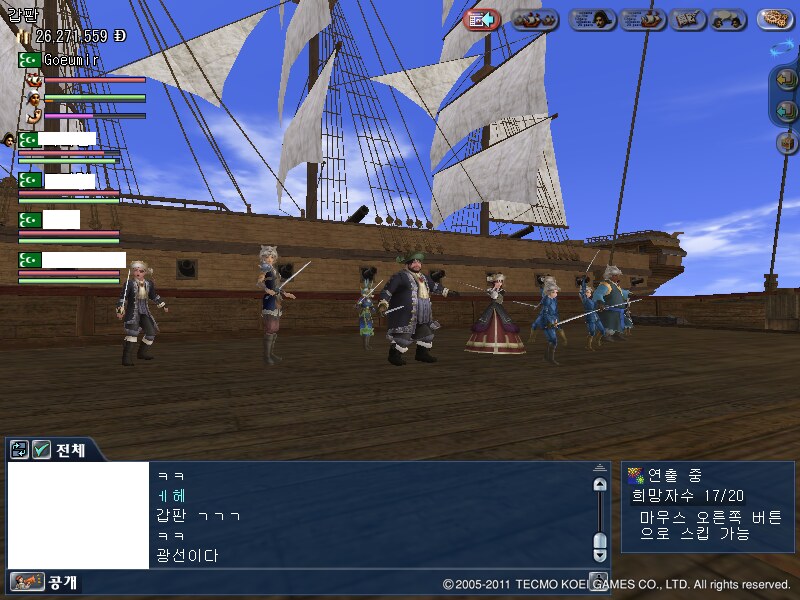Click the teal arrow side button

(786, 112)
